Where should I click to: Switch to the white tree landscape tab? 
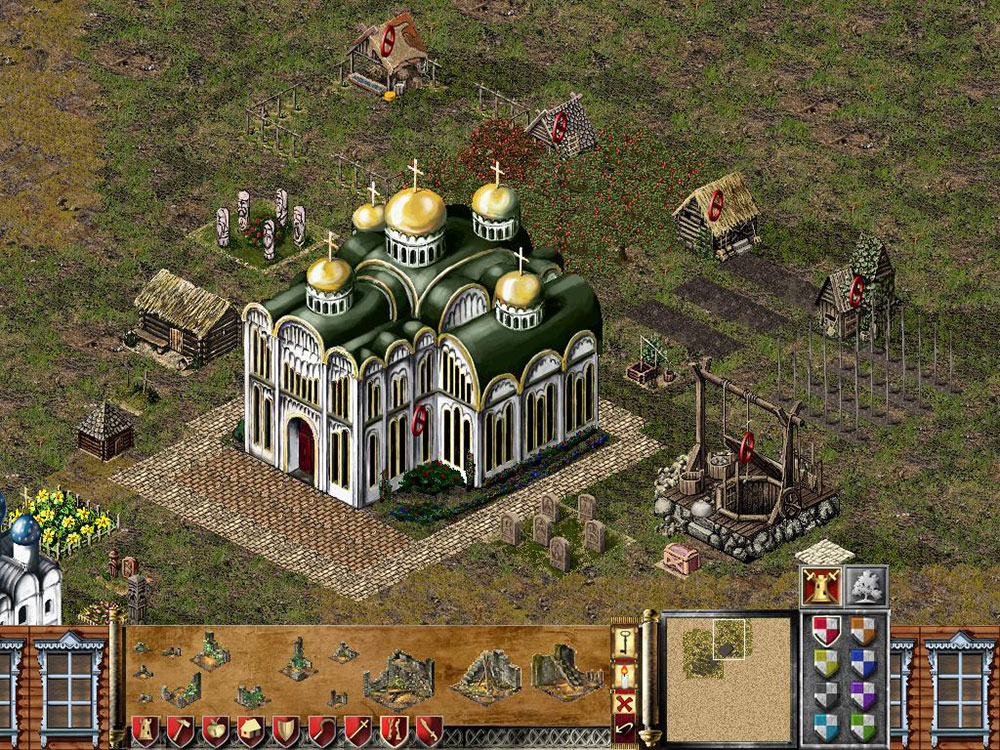[866, 587]
